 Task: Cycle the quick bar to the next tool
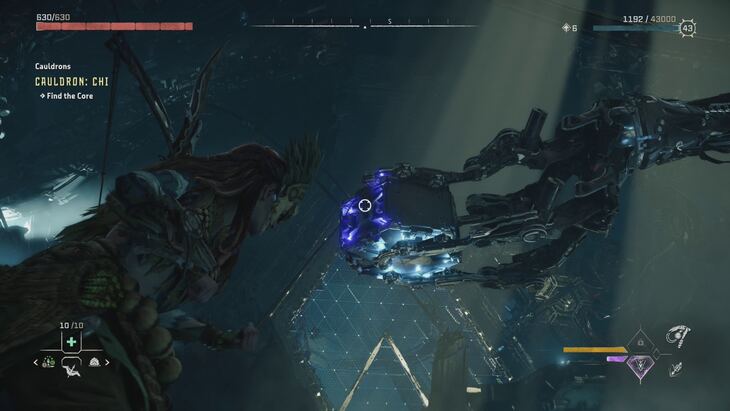(x=107, y=362)
